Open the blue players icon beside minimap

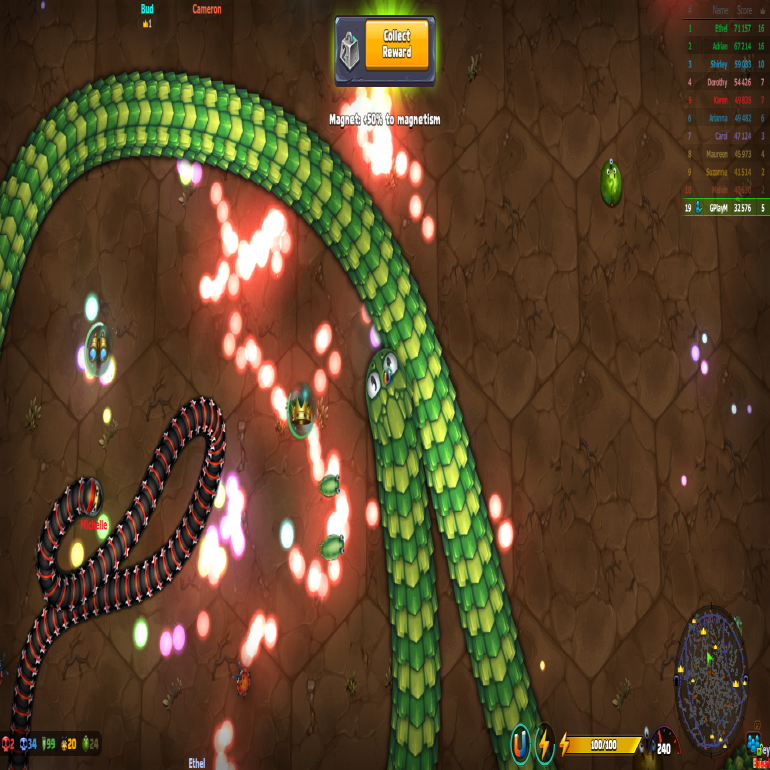click(x=753, y=741)
